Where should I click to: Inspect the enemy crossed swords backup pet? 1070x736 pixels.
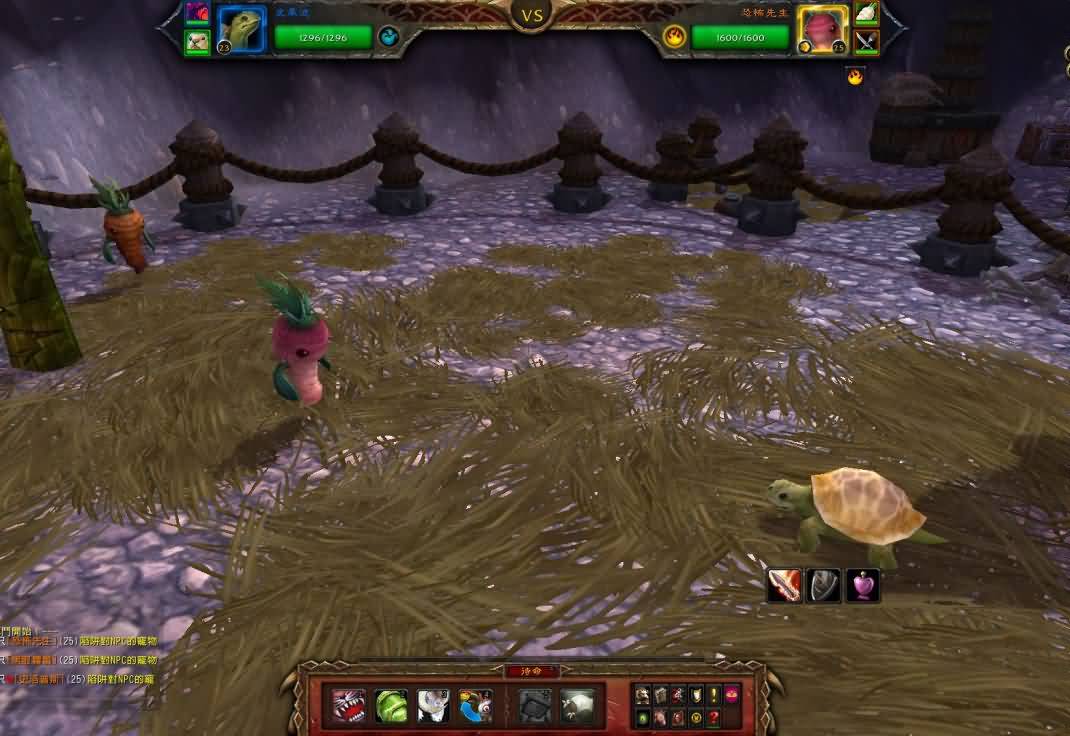click(866, 41)
